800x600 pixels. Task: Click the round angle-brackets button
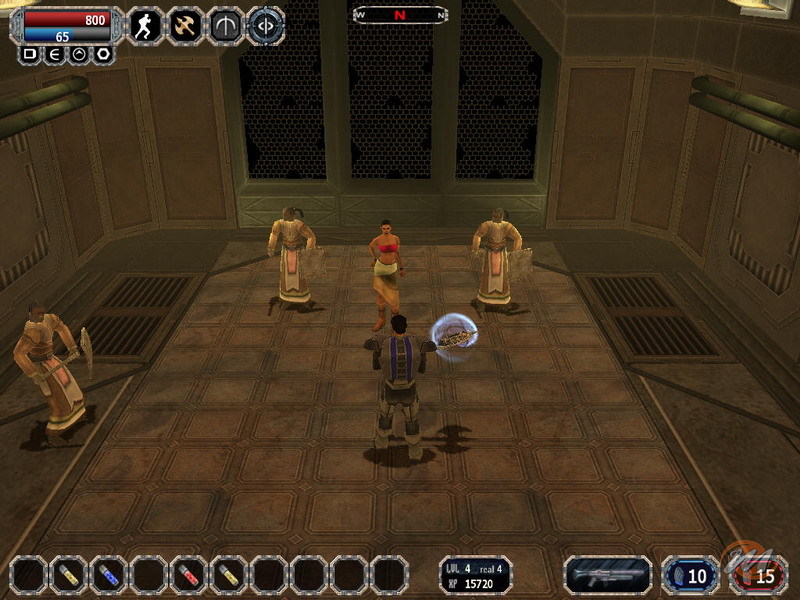[265, 26]
